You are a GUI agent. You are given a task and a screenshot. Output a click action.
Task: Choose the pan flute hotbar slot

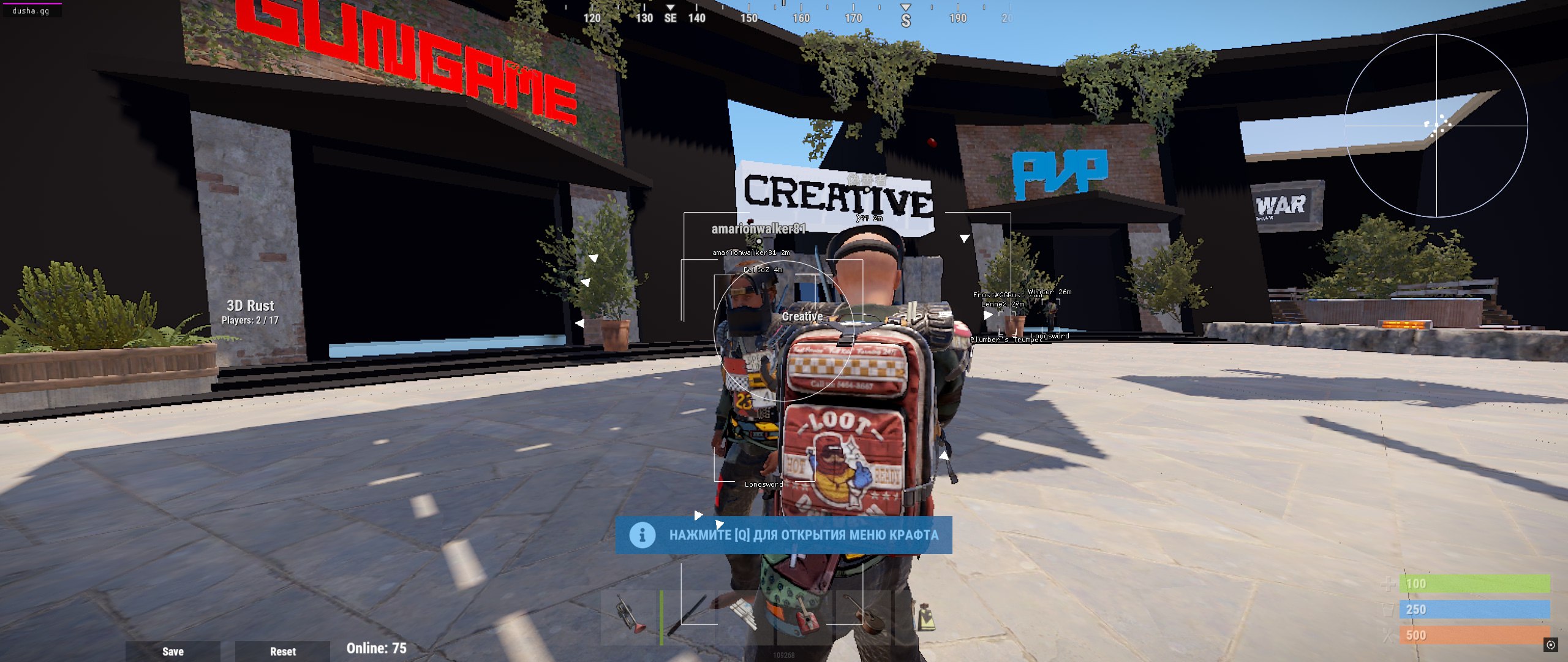click(745, 617)
